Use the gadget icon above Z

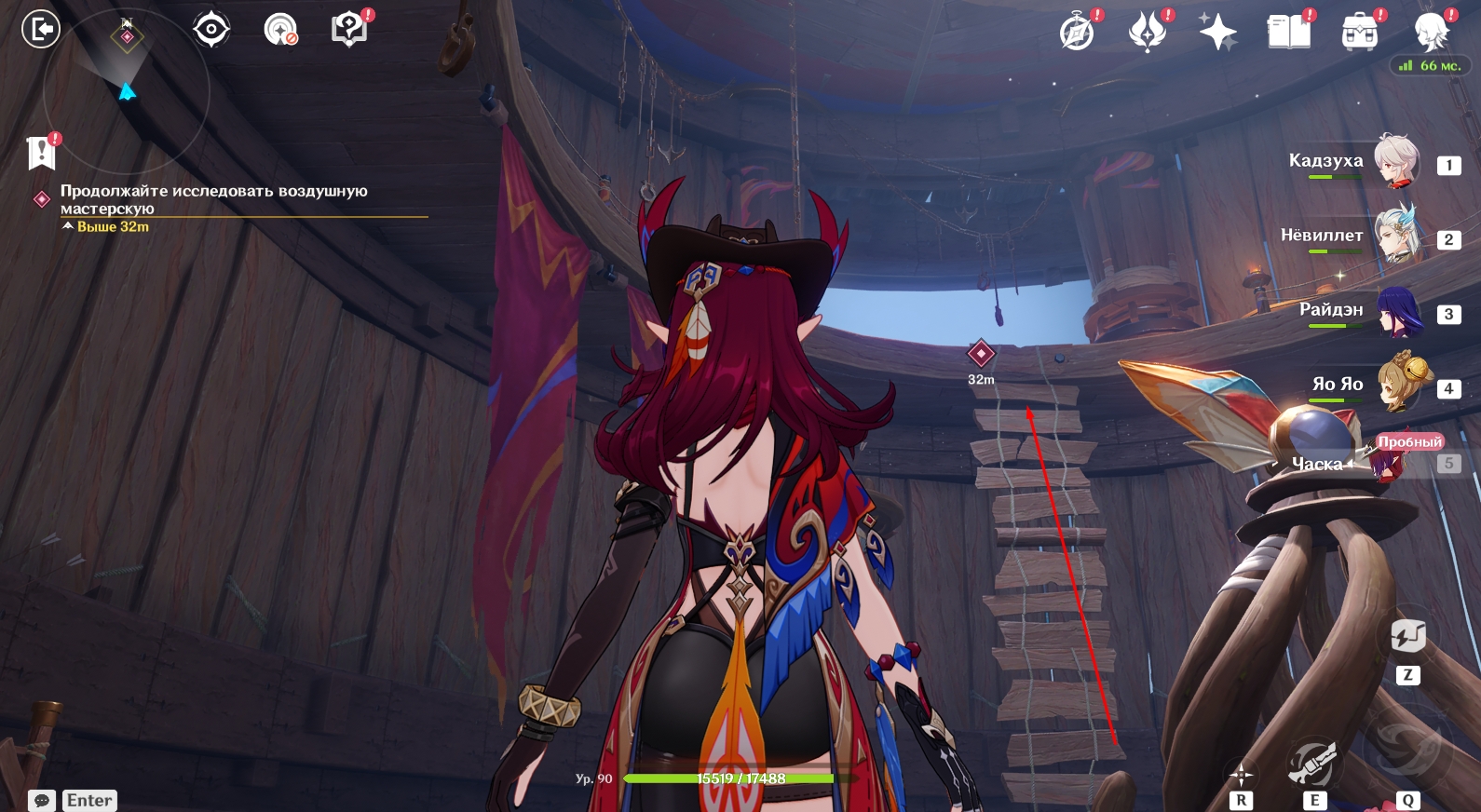(1407, 638)
